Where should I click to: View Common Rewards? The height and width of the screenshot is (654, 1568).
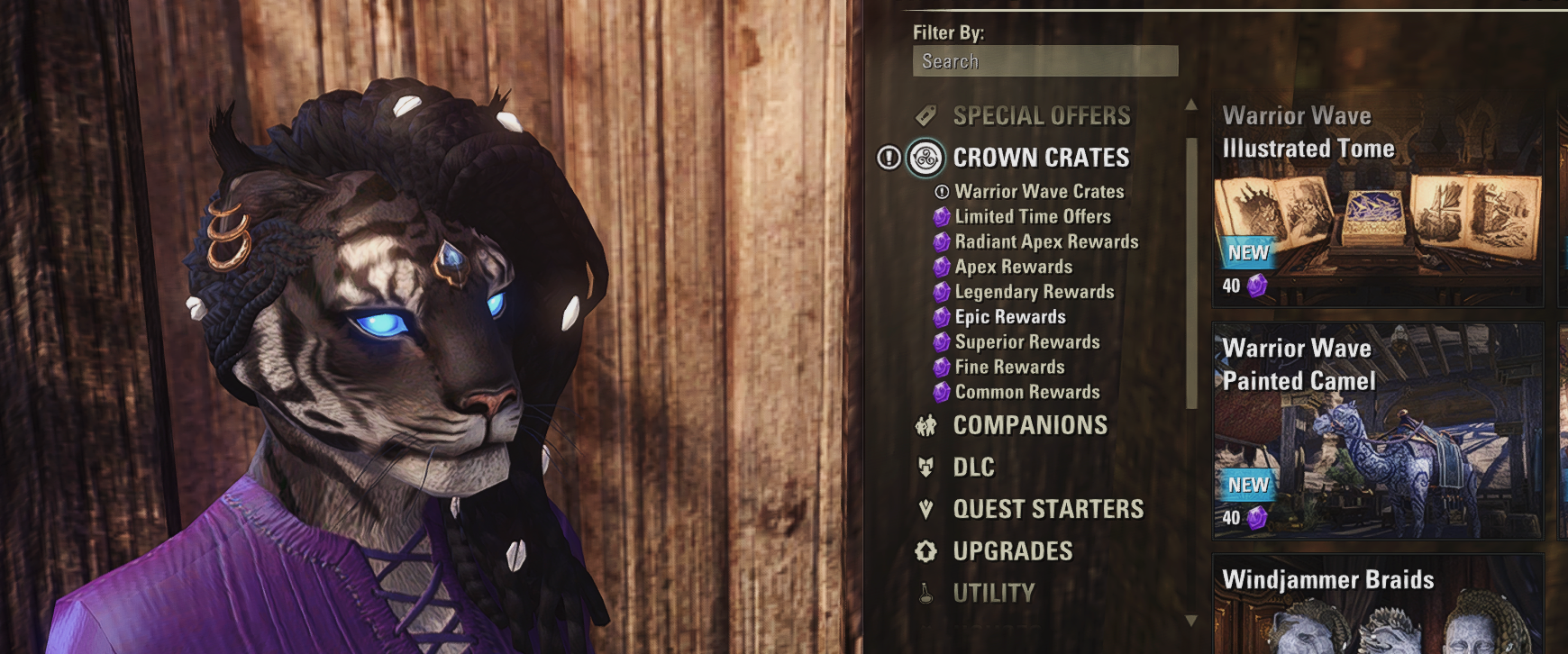click(x=1027, y=393)
